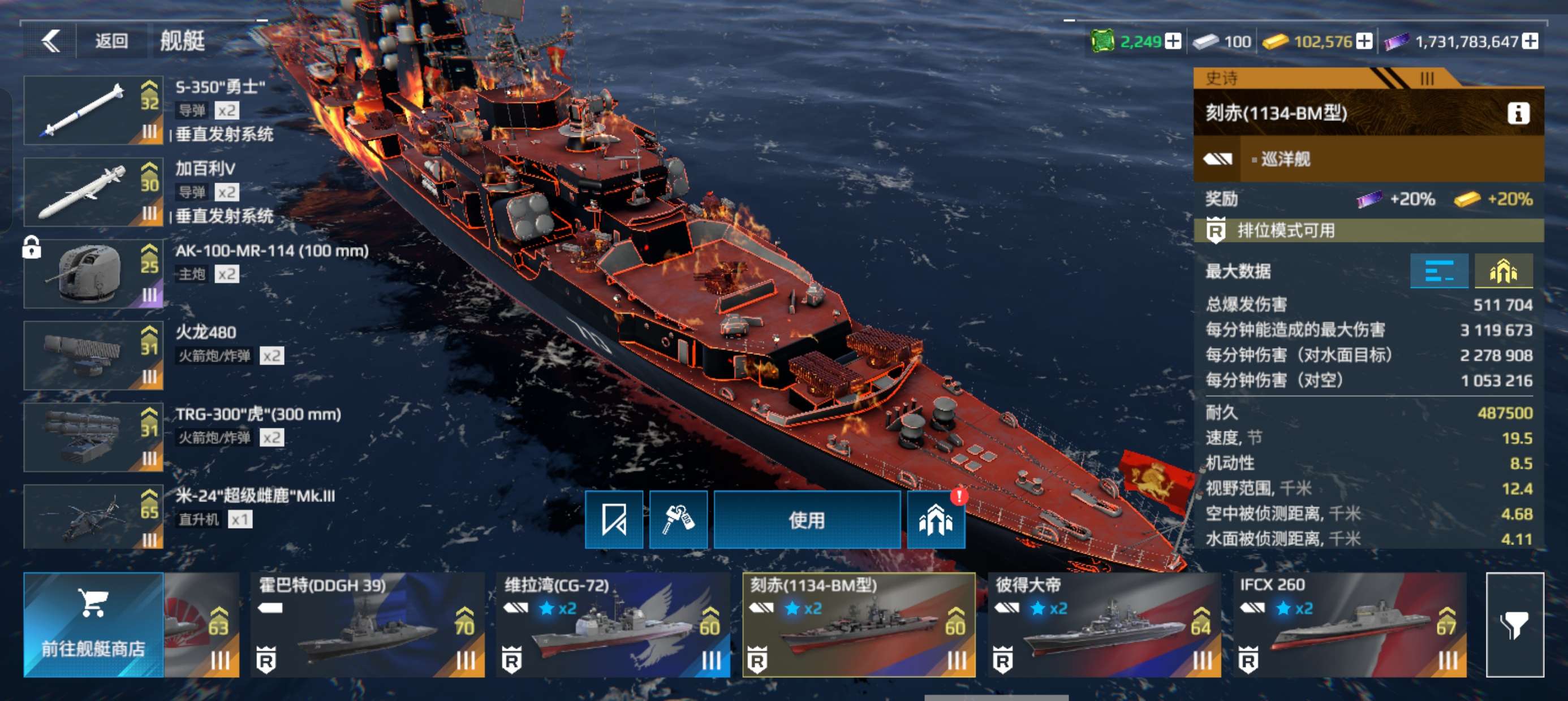
Task: Open the TRG-300 虎 rocket slot
Action: click(x=93, y=437)
